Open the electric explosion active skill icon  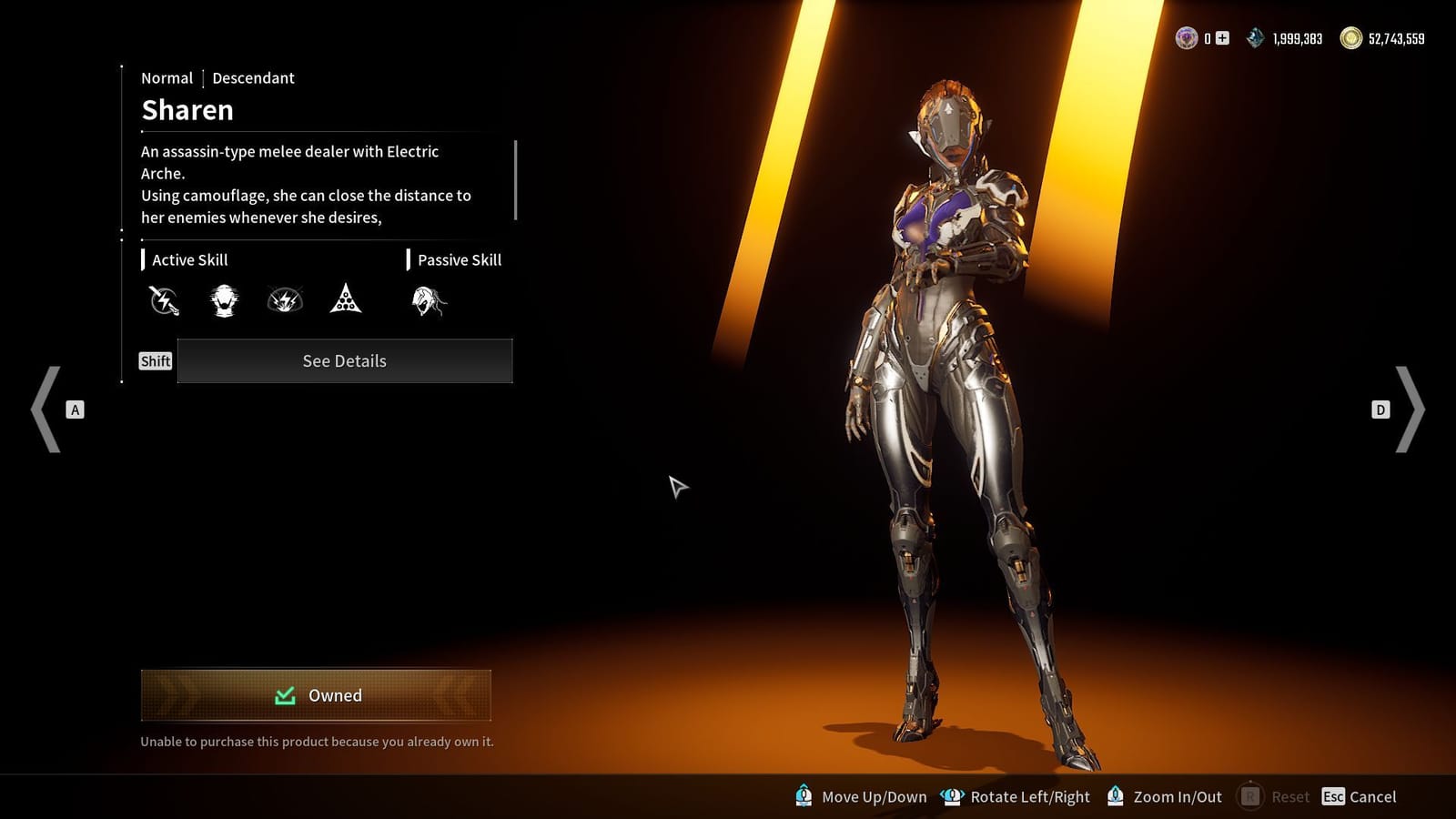[x=285, y=301]
